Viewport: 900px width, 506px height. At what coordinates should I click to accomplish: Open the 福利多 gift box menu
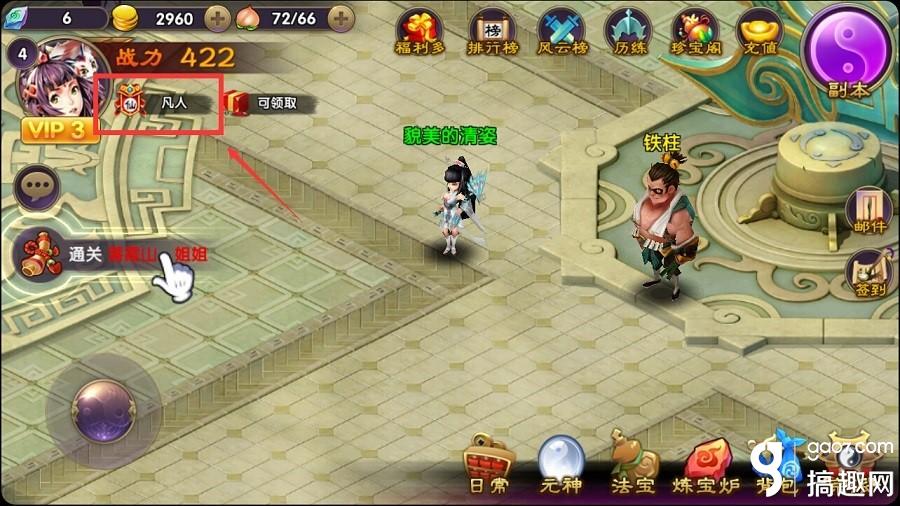(420, 33)
